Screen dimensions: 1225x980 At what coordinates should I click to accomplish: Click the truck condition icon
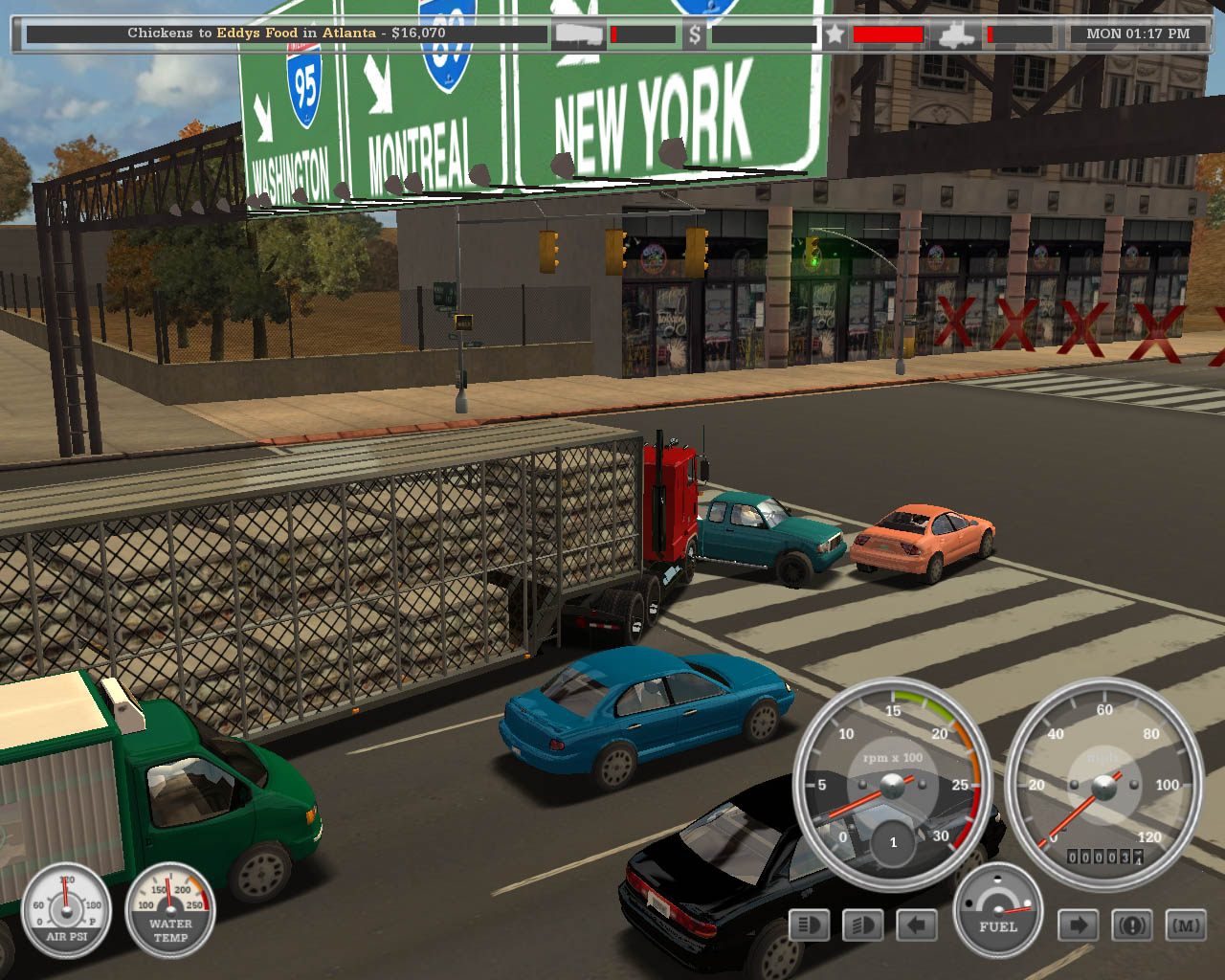956,34
